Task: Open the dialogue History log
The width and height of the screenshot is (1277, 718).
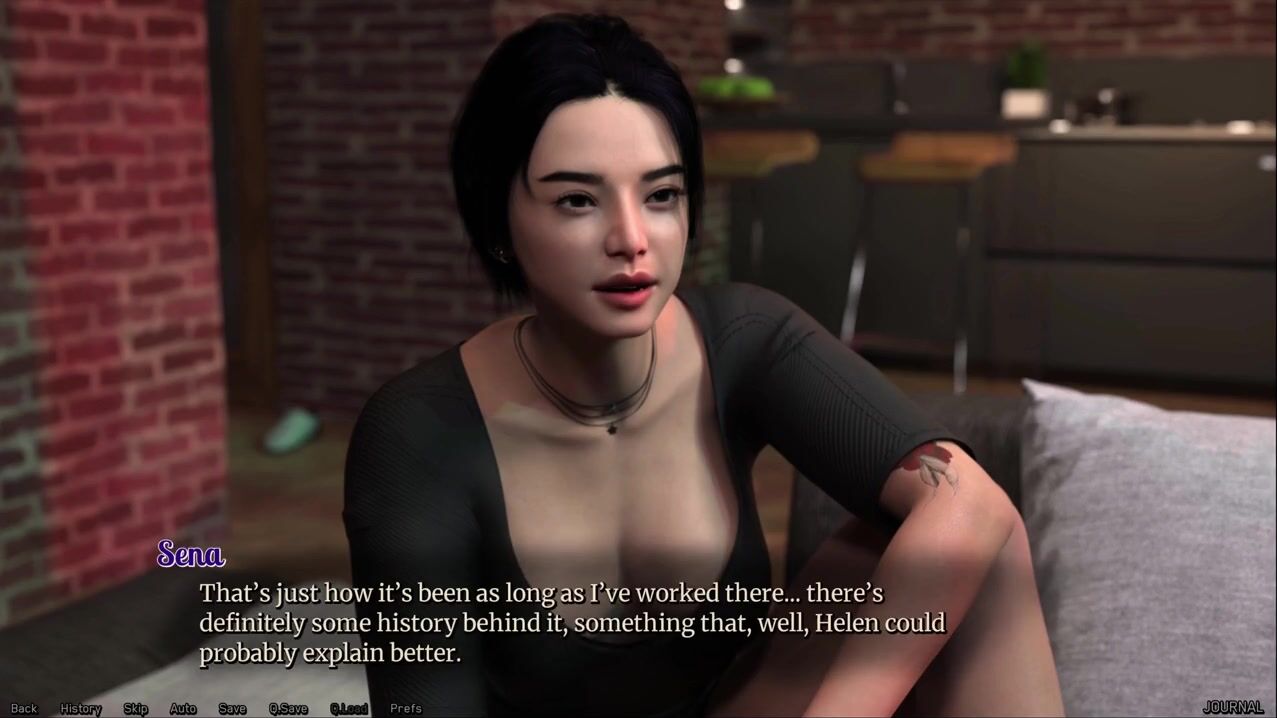Action: (x=81, y=709)
